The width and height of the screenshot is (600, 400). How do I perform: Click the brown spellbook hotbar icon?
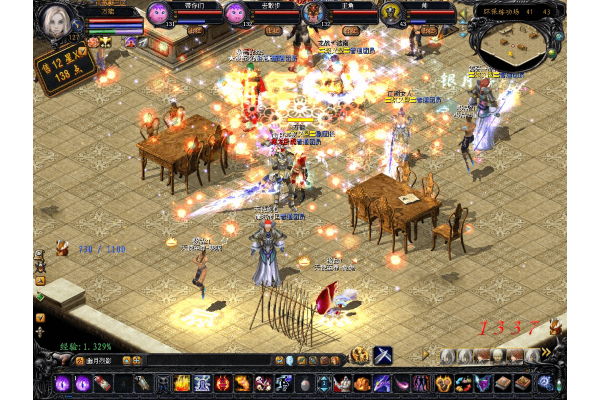[x=505, y=383]
